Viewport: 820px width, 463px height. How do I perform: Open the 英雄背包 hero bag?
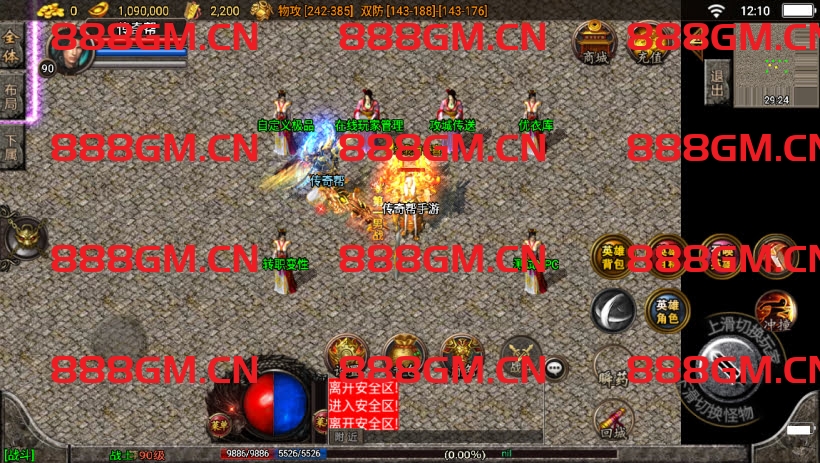pyautogui.click(x=612, y=257)
